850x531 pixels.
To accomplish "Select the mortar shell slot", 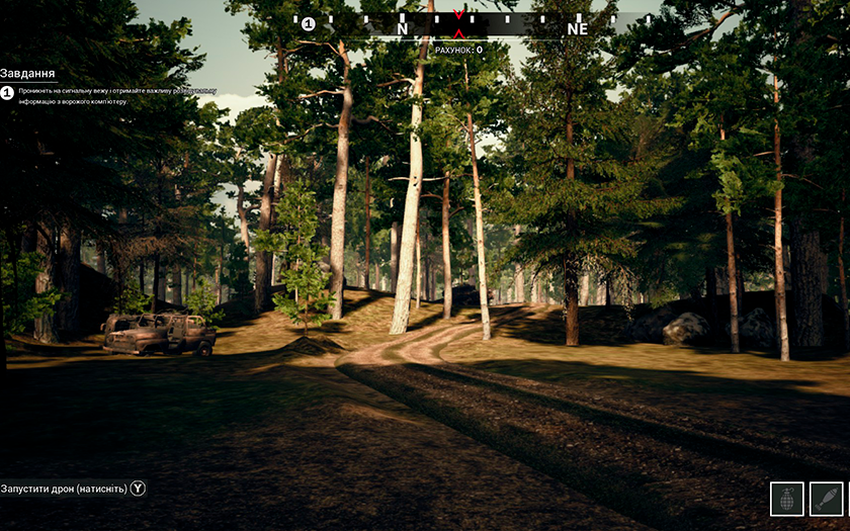I will 826,498.
